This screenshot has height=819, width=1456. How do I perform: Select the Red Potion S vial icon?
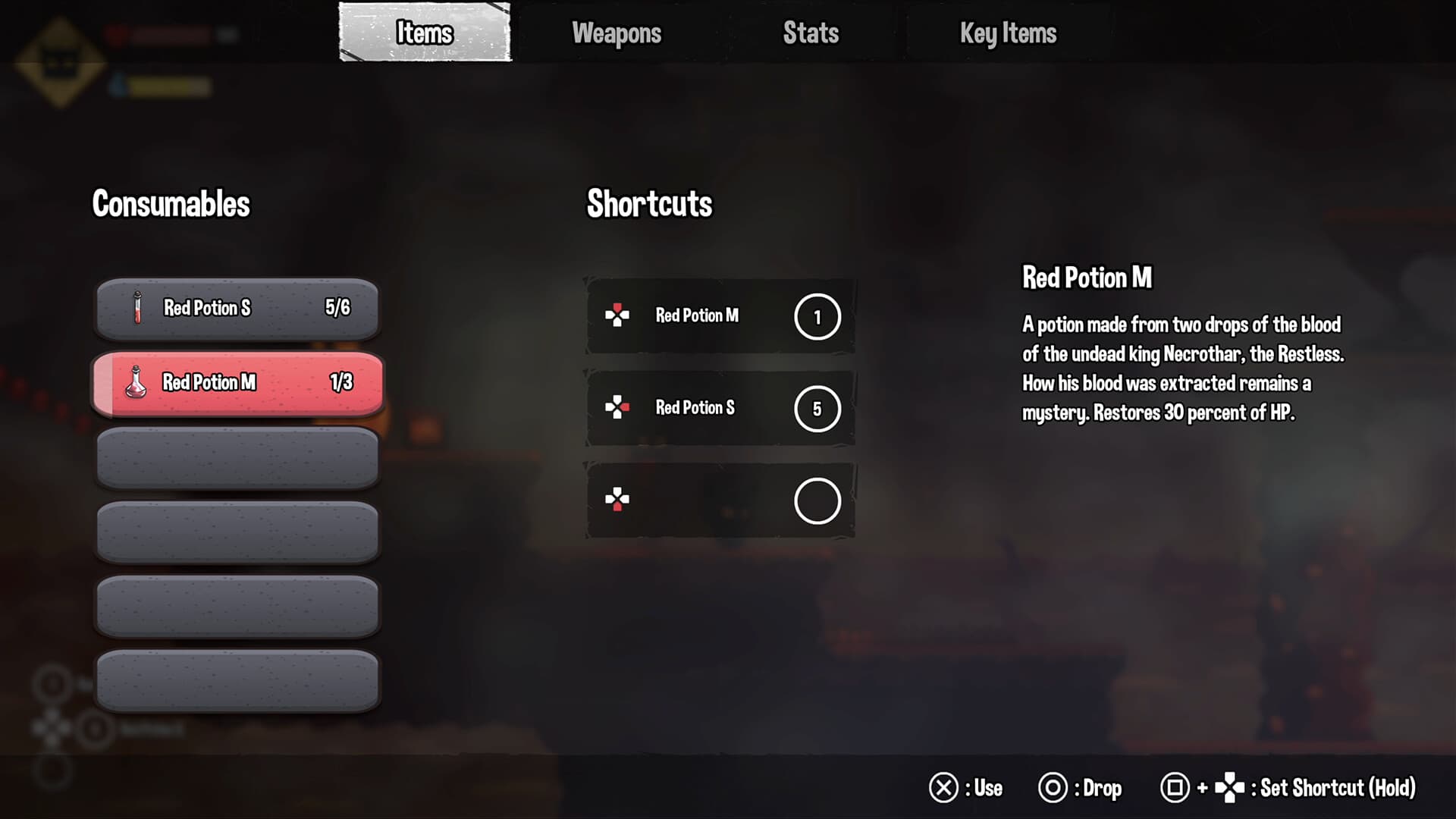(x=136, y=308)
